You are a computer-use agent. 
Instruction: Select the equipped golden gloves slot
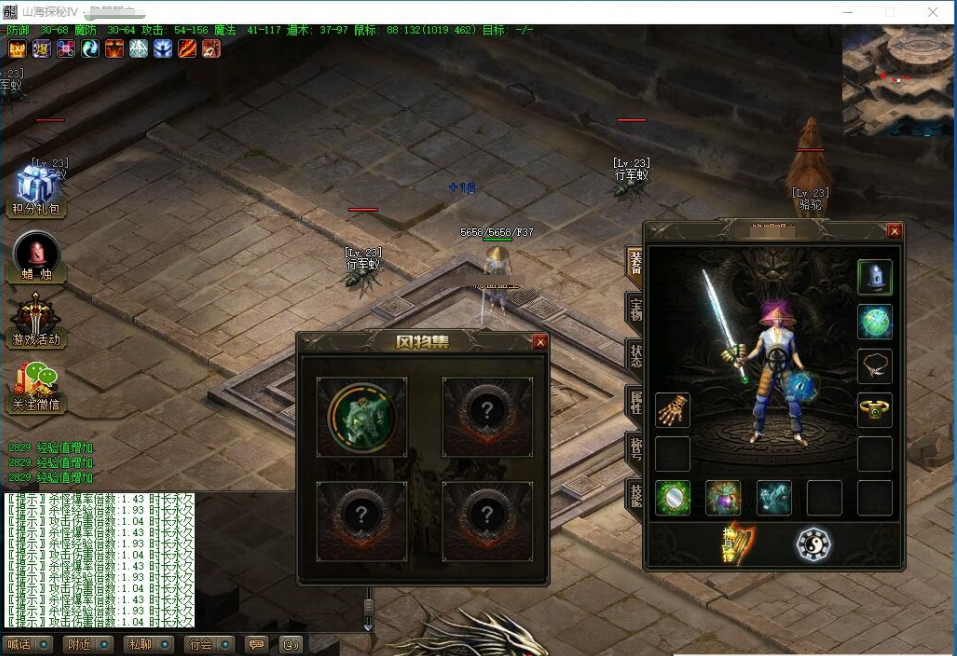click(672, 410)
